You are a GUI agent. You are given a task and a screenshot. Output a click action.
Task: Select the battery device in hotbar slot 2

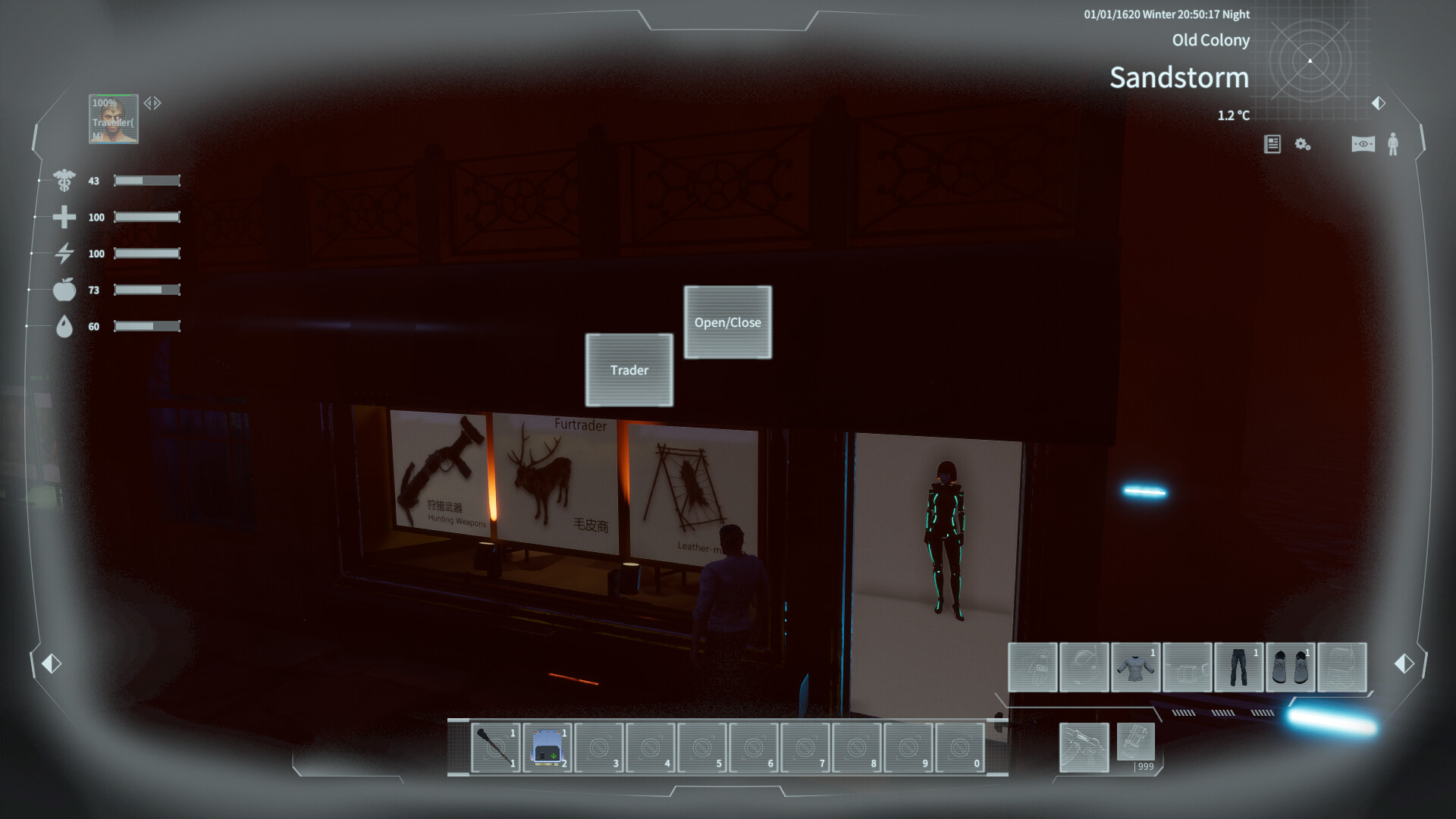click(x=548, y=748)
